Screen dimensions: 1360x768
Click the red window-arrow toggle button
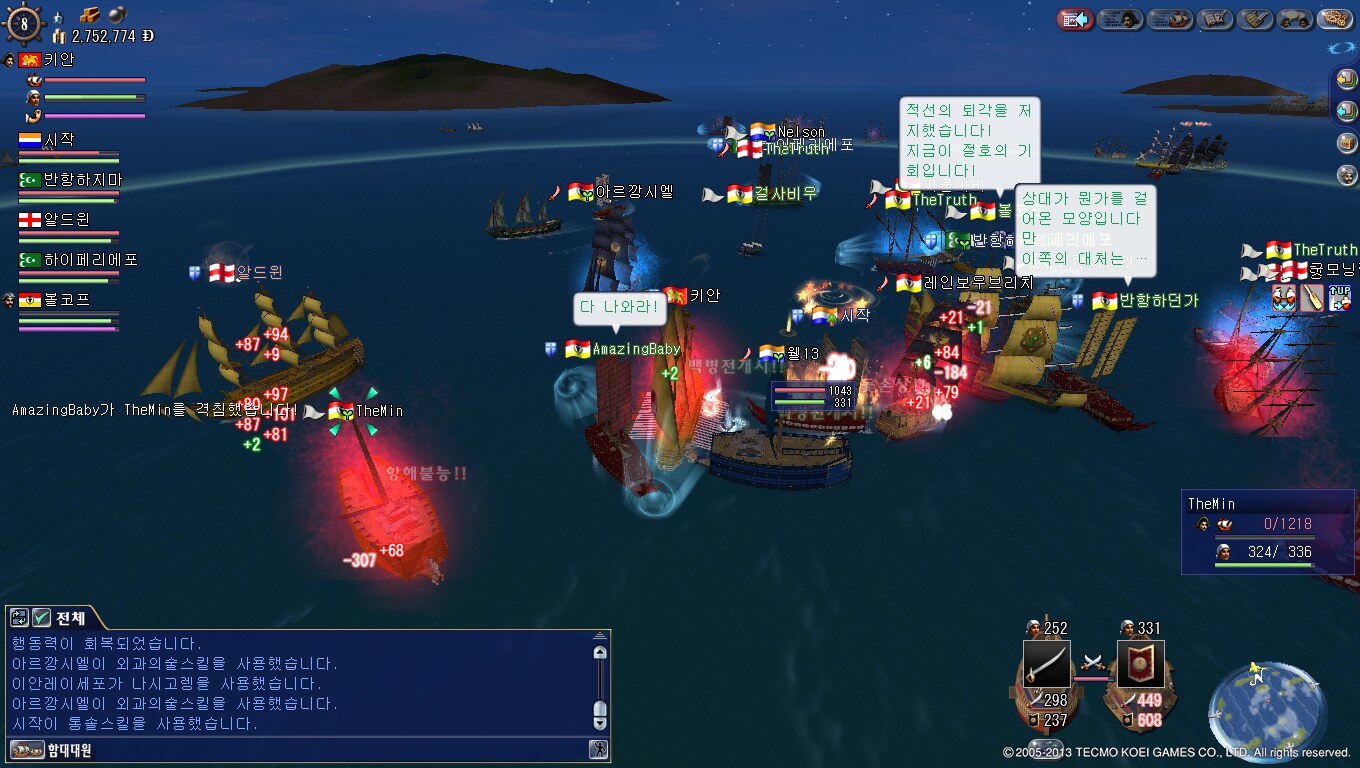[x=1075, y=19]
